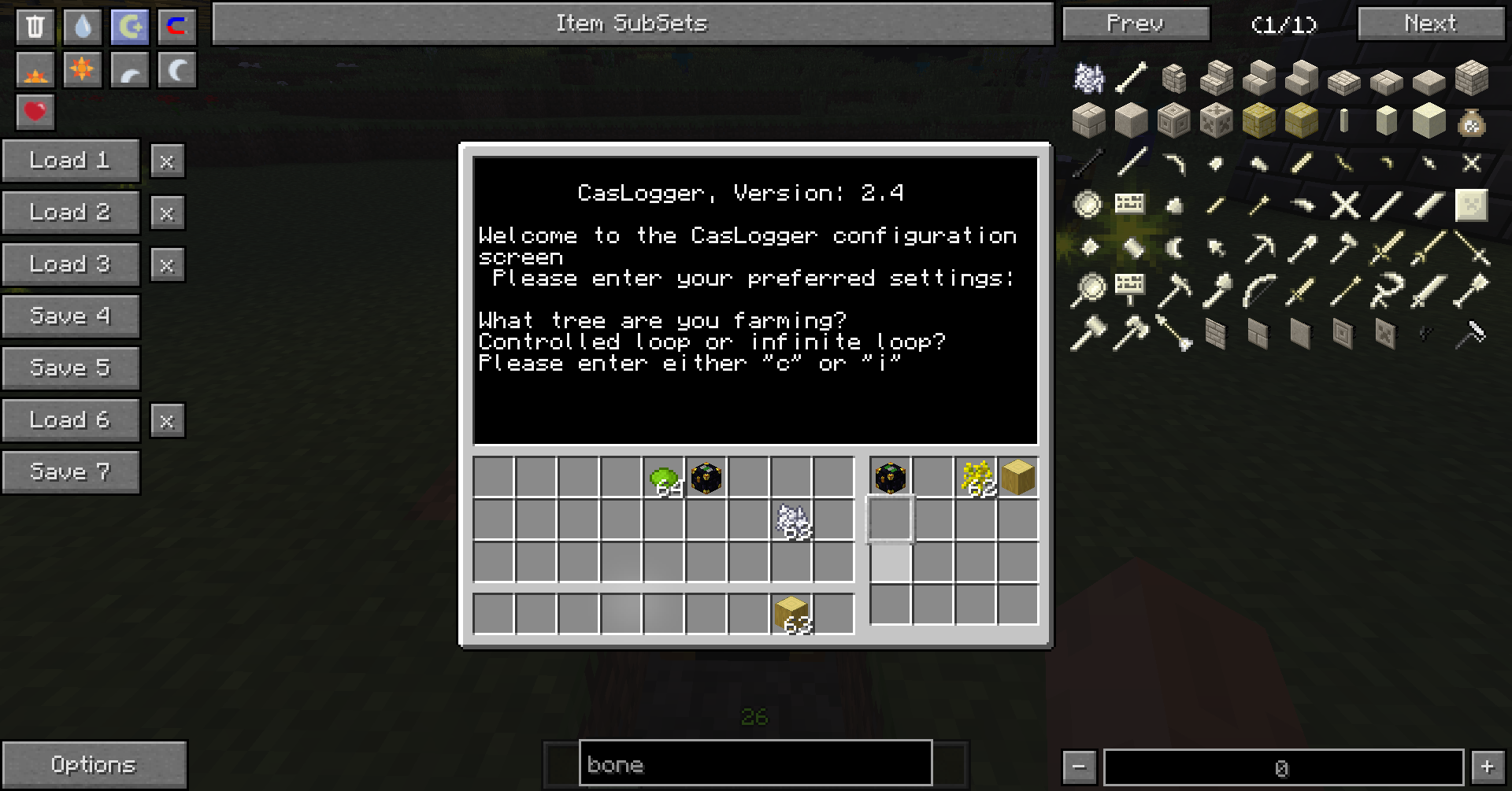Toggle rain with the water drop icon
1512x791 pixels.
[x=83, y=26]
